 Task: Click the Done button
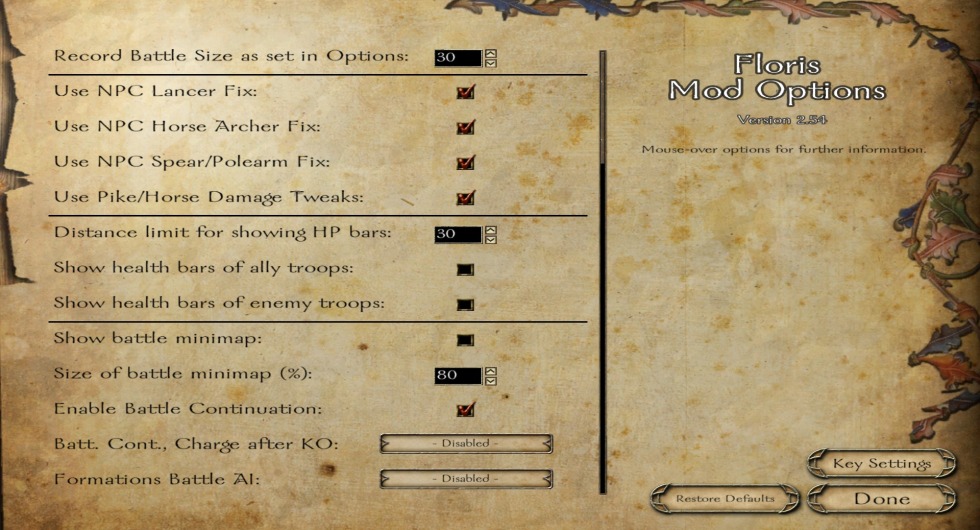881,497
